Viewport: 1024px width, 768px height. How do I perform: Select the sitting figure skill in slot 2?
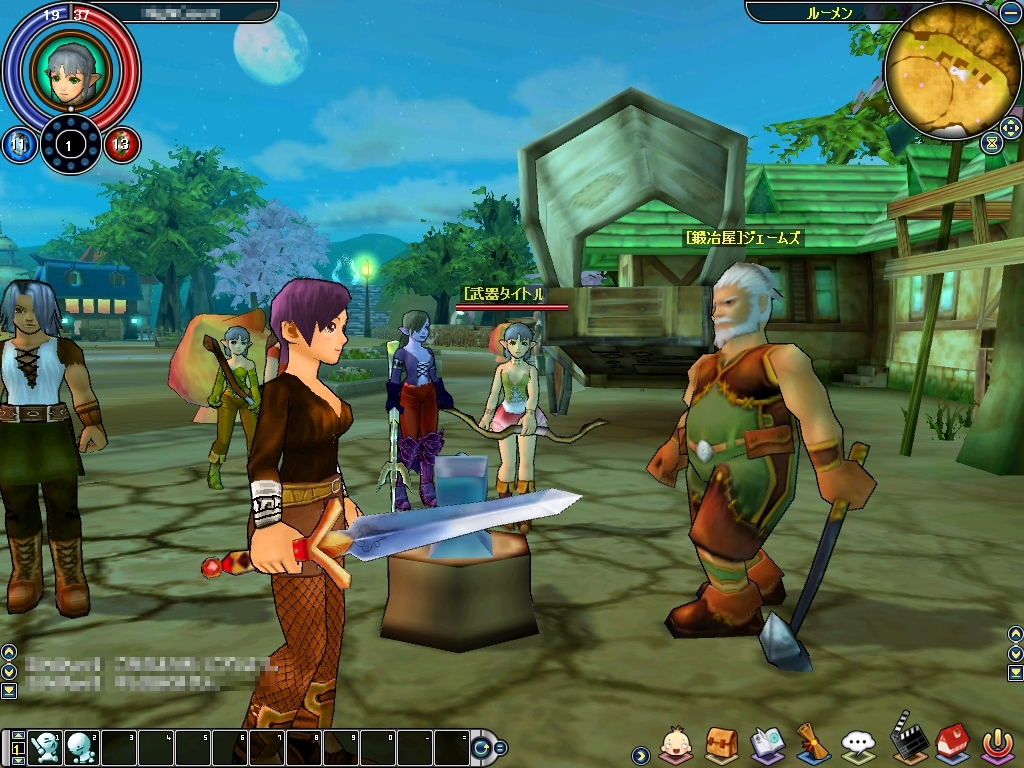point(81,747)
